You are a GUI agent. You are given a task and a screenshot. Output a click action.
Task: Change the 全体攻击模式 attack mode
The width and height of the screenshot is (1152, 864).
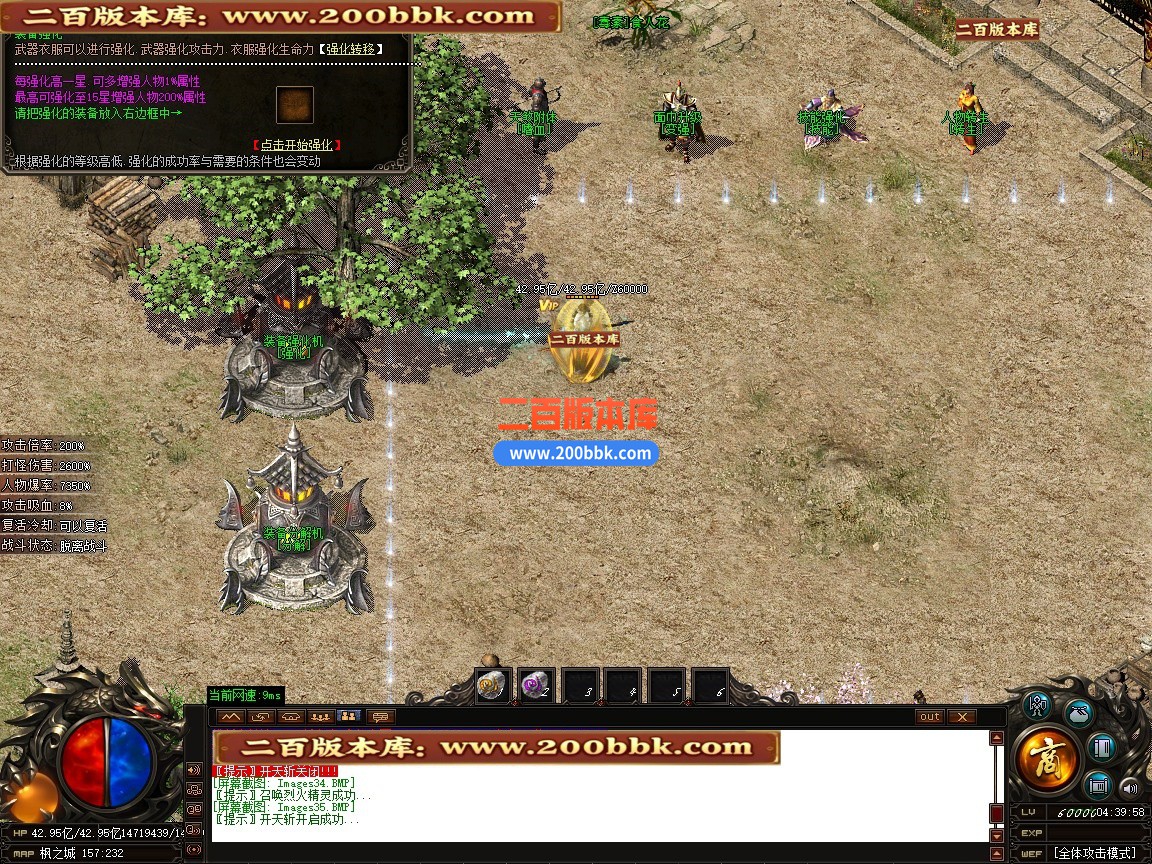[1094, 853]
